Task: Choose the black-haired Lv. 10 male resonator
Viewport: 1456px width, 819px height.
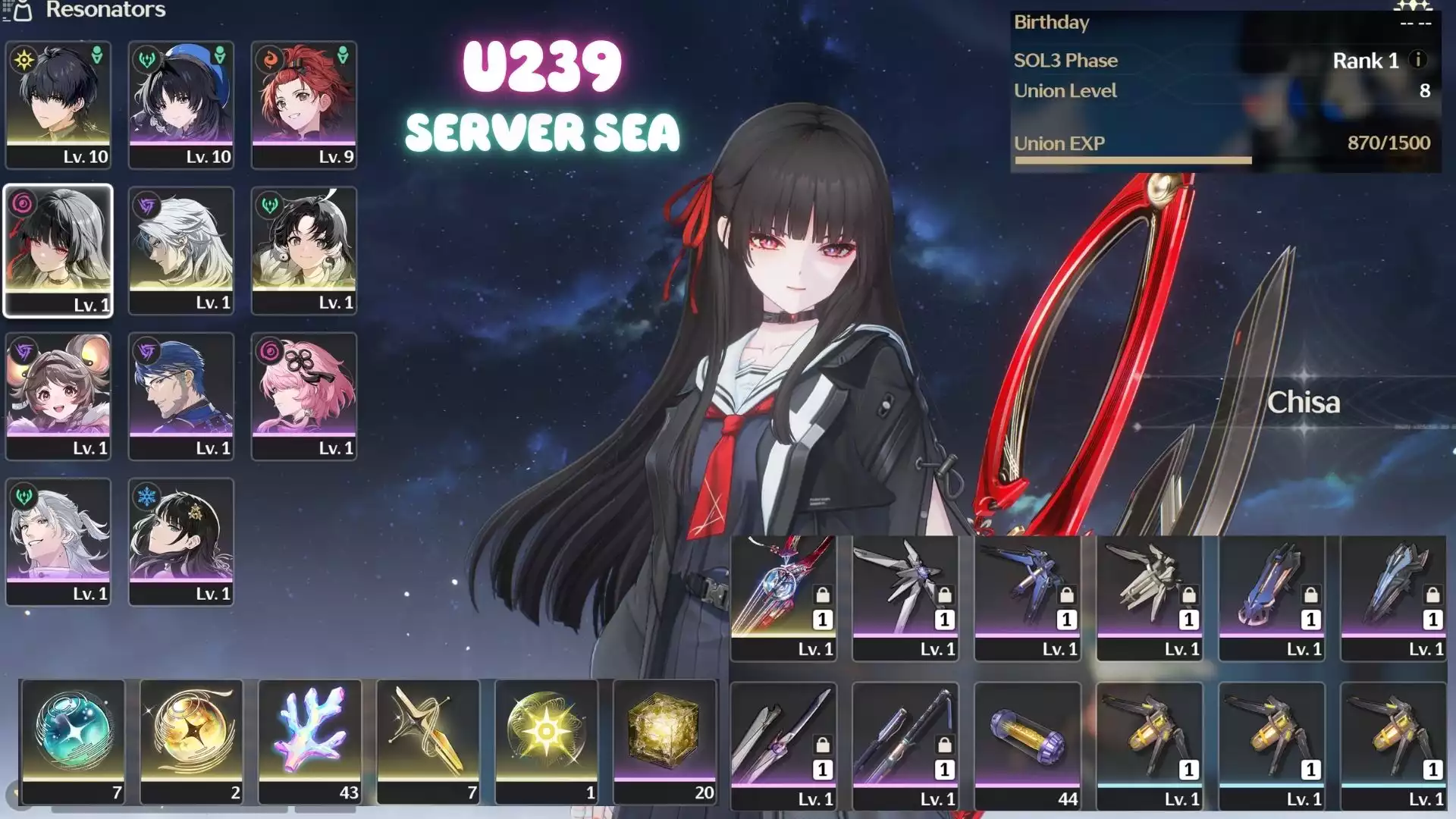Action: pos(58,105)
